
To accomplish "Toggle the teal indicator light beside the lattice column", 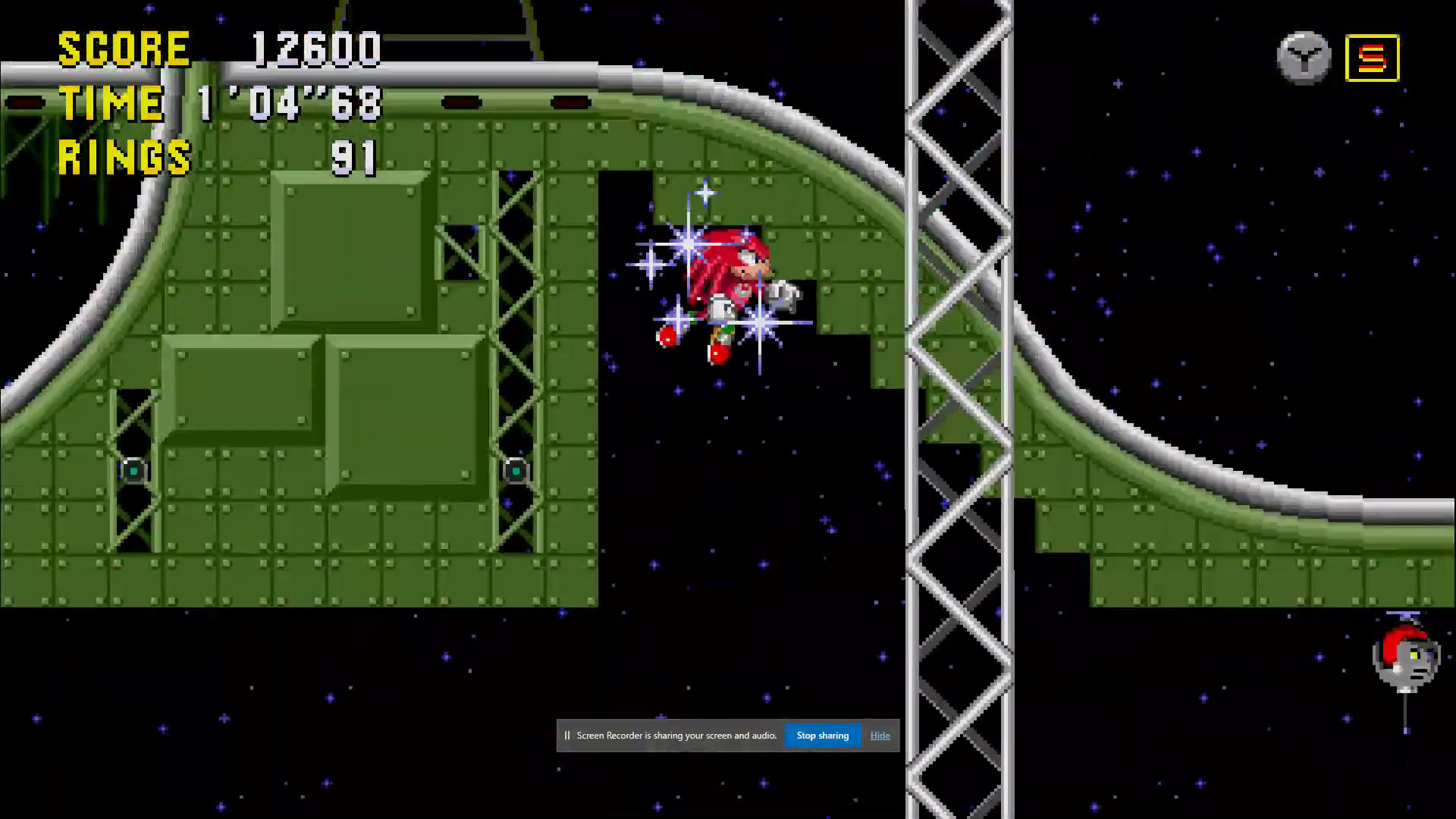I will 516,470.
